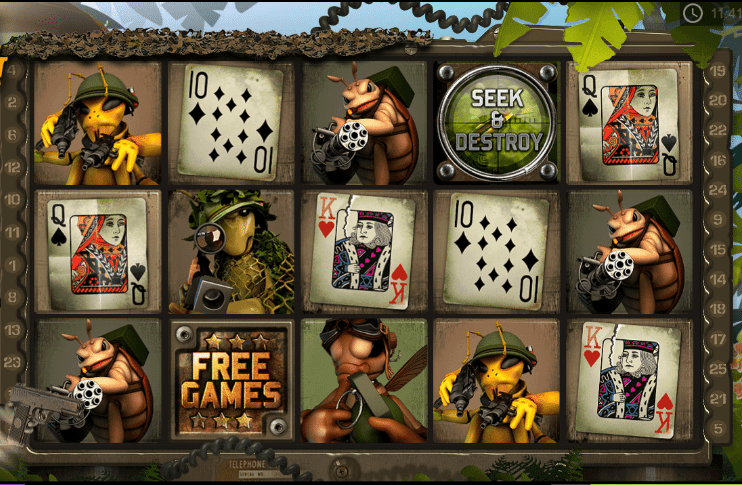Click payline 11 indicator
Viewport: 742px width, 485px height.
(13, 232)
